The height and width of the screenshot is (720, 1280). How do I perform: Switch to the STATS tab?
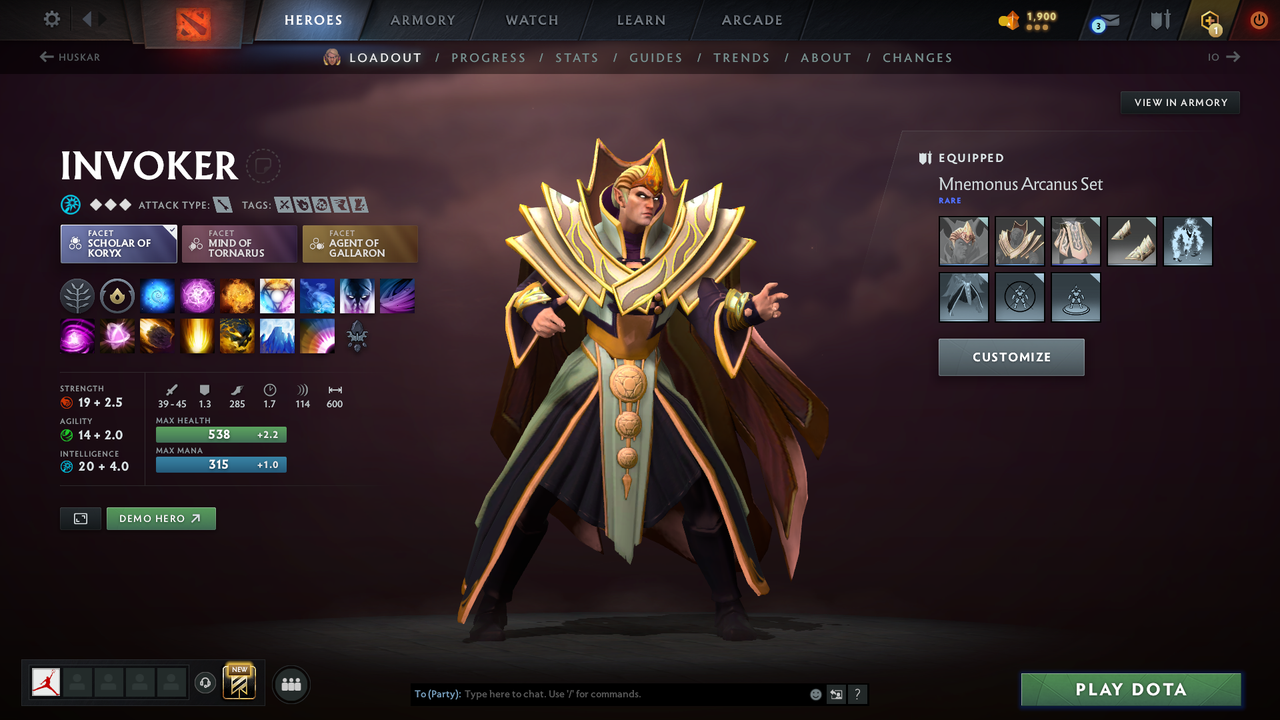tap(577, 57)
